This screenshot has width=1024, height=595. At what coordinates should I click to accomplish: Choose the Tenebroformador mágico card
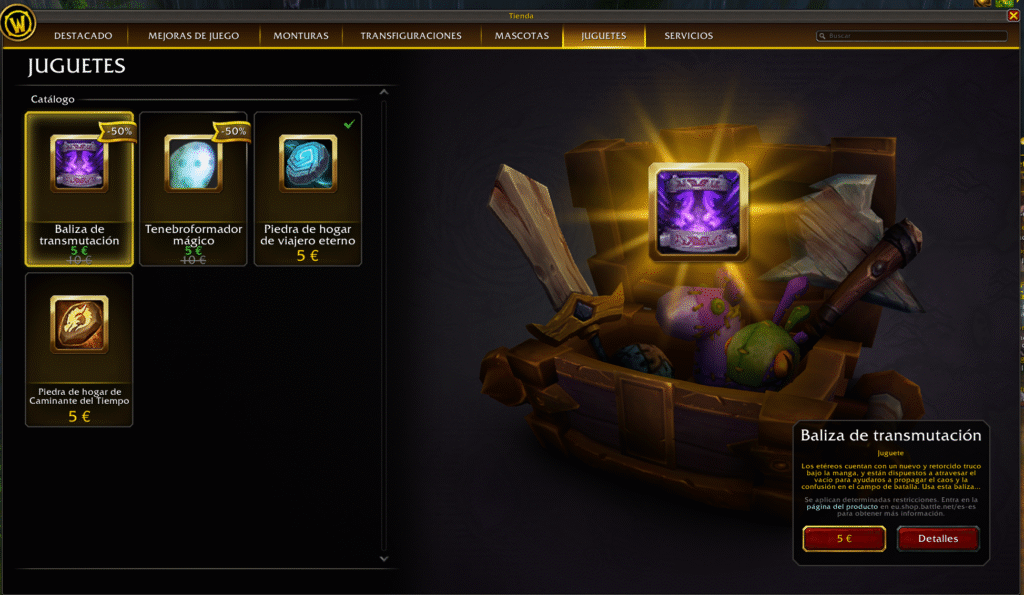pos(193,188)
